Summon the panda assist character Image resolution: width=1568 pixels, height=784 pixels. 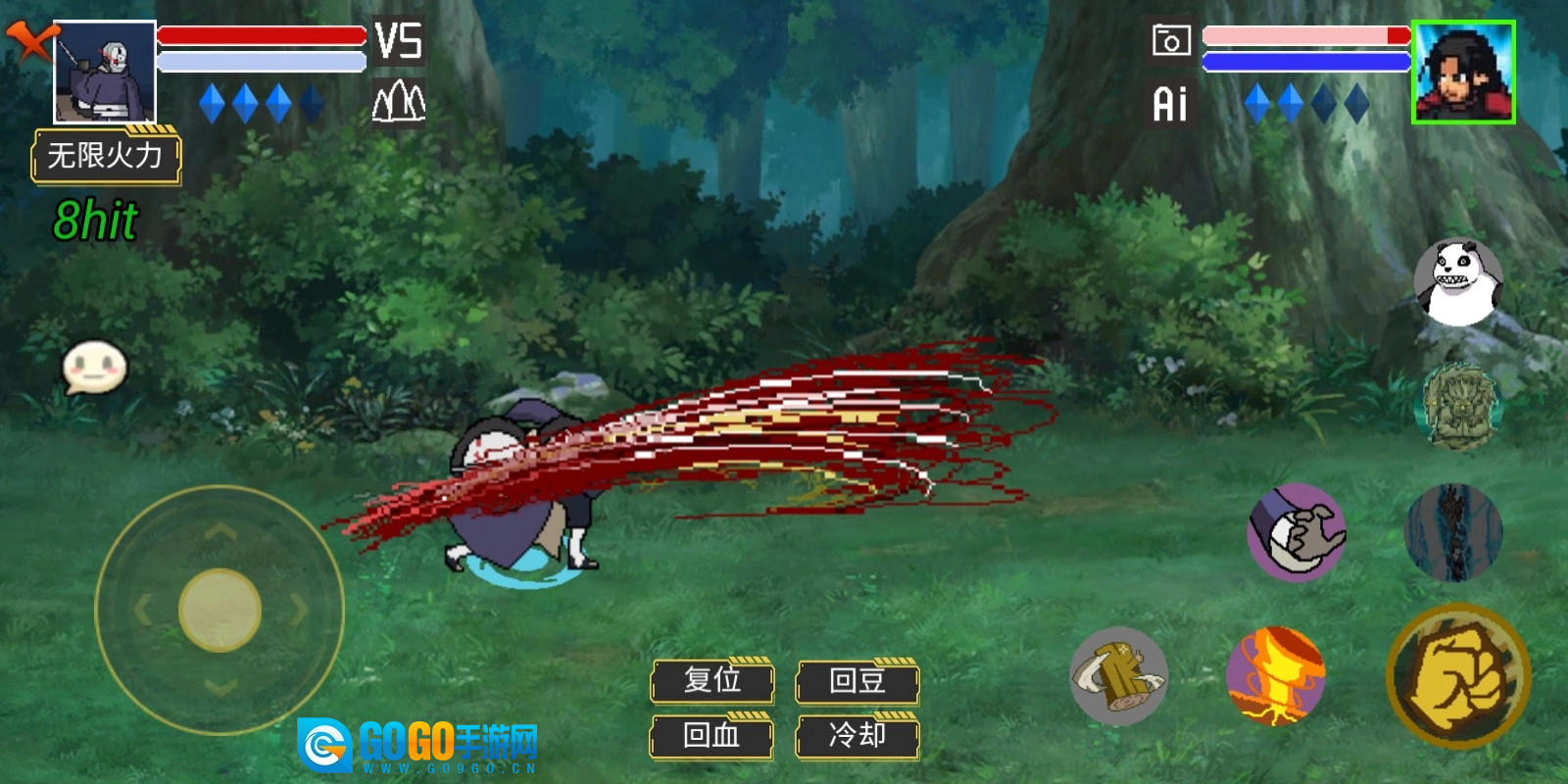pyautogui.click(x=1458, y=282)
